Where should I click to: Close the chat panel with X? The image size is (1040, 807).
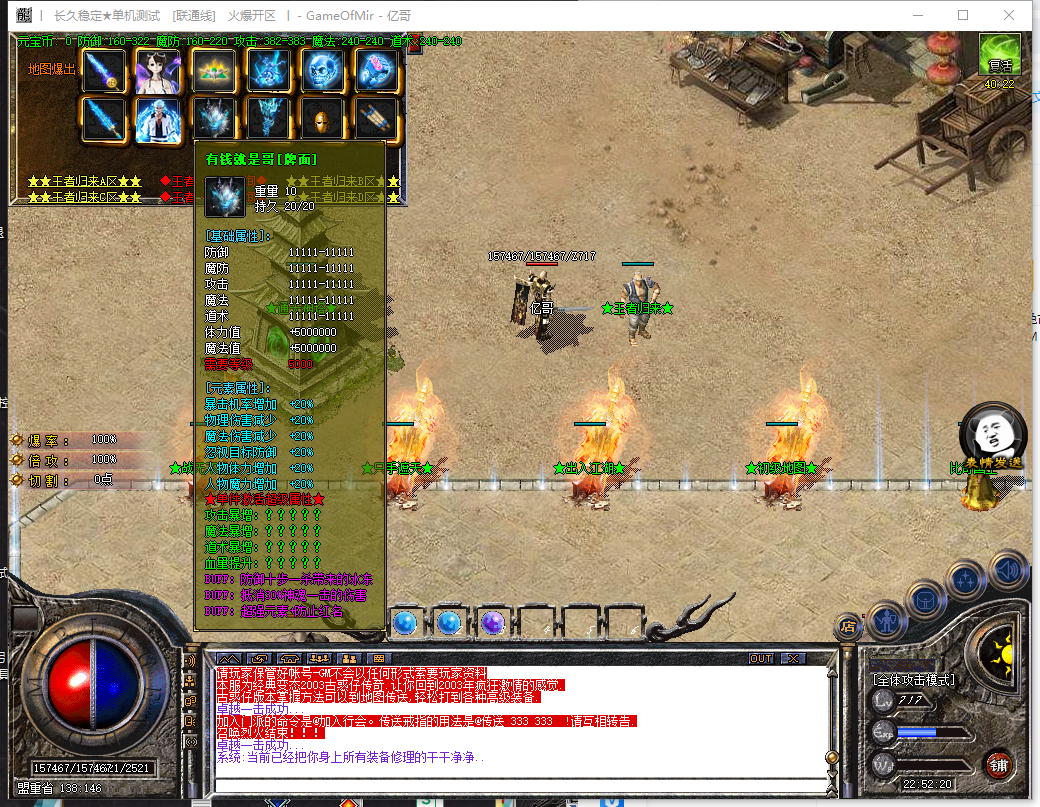(792, 658)
